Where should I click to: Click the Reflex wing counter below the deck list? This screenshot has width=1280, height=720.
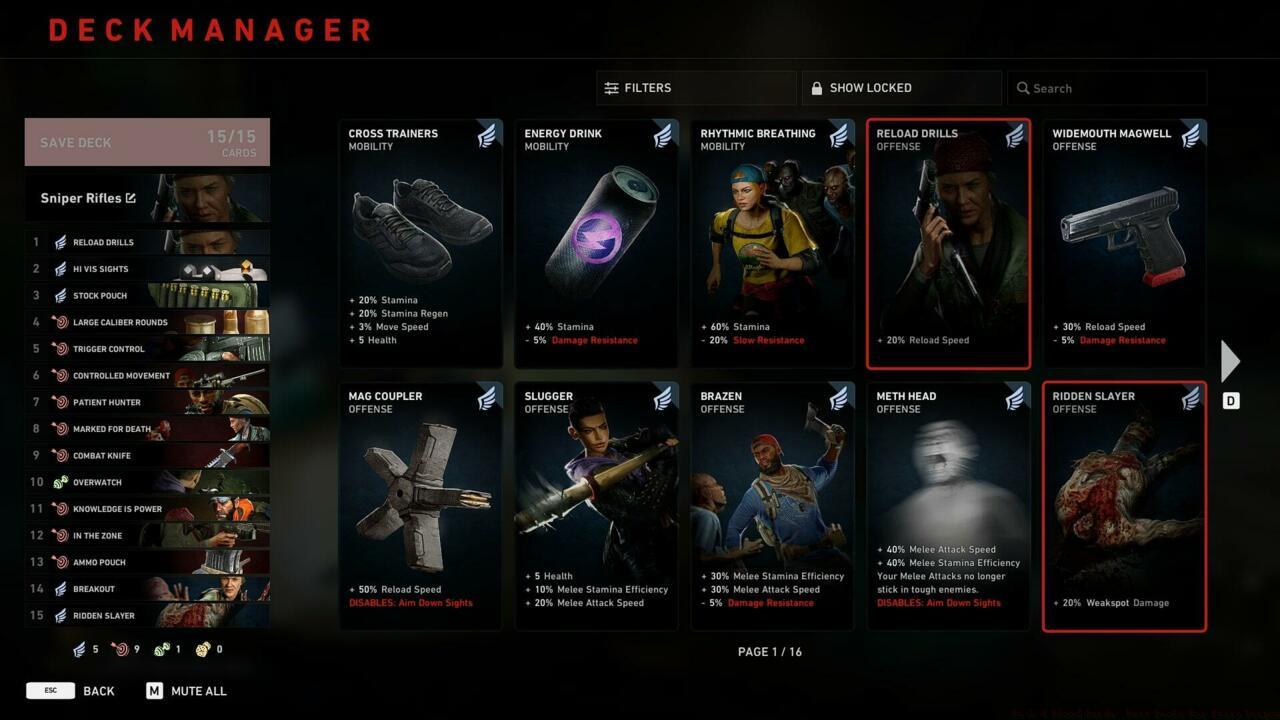(80, 649)
